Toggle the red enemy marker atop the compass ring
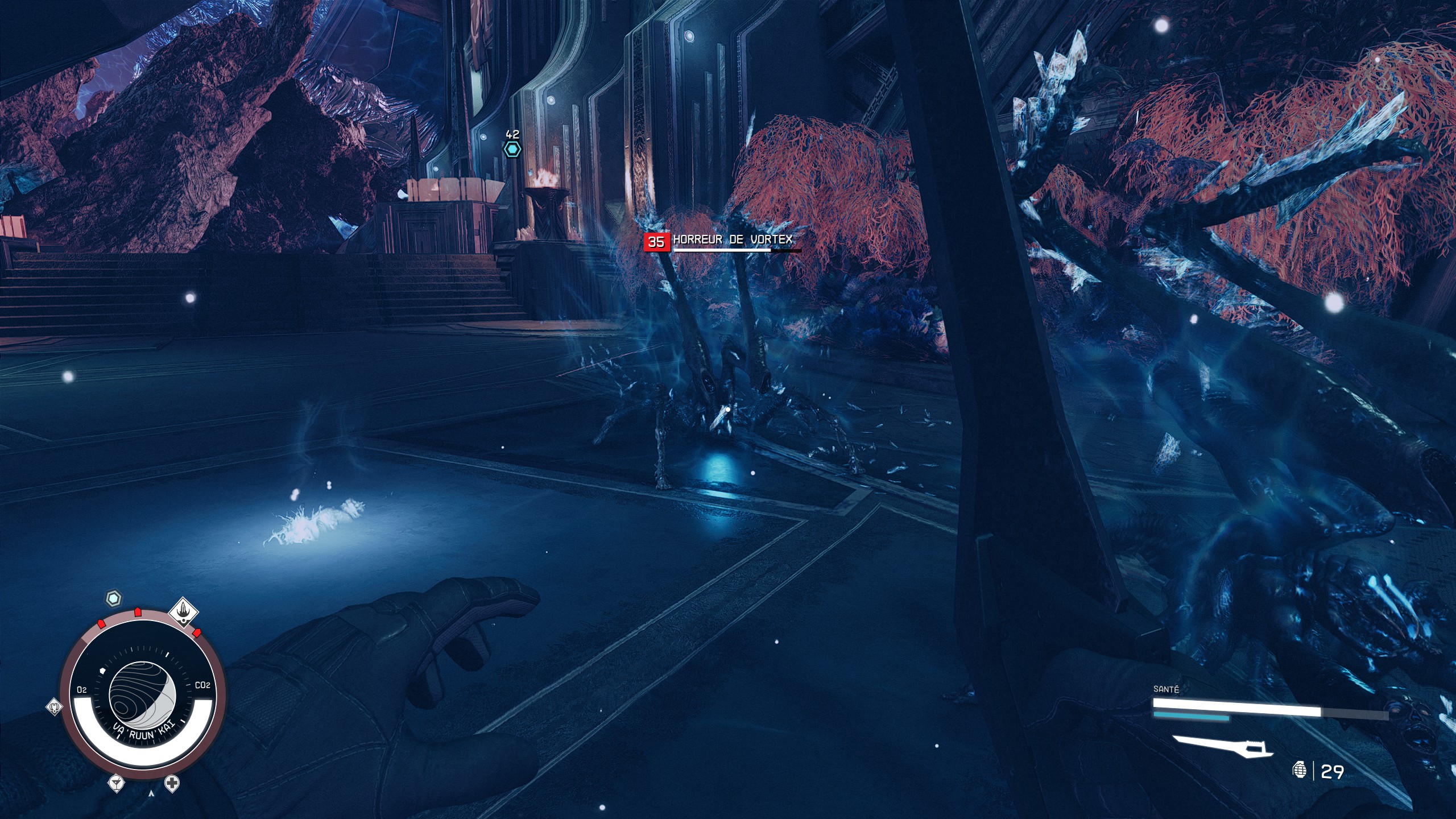1456x819 pixels. [x=138, y=612]
